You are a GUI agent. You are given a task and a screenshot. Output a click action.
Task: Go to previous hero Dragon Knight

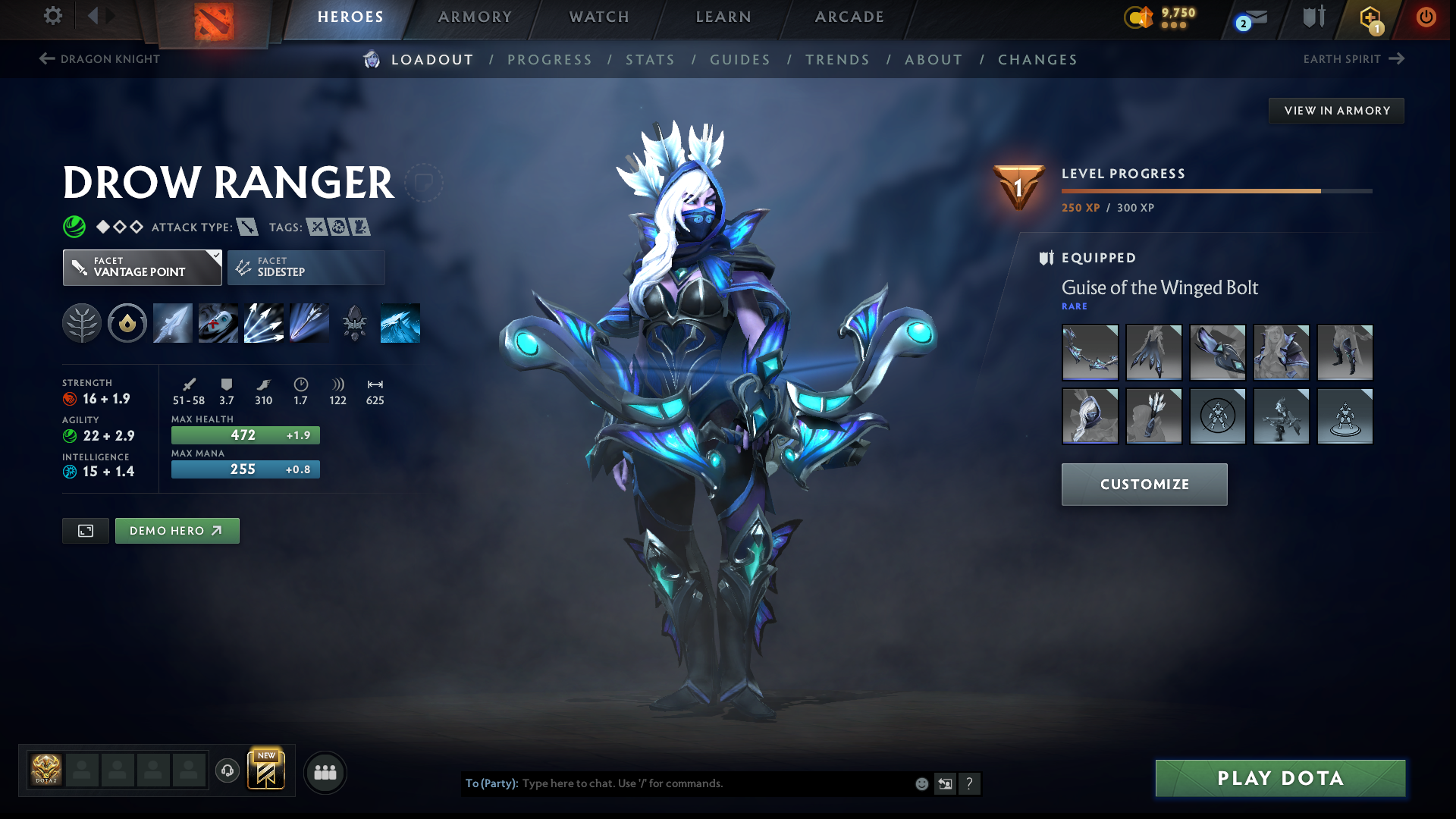[x=99, y=59]
